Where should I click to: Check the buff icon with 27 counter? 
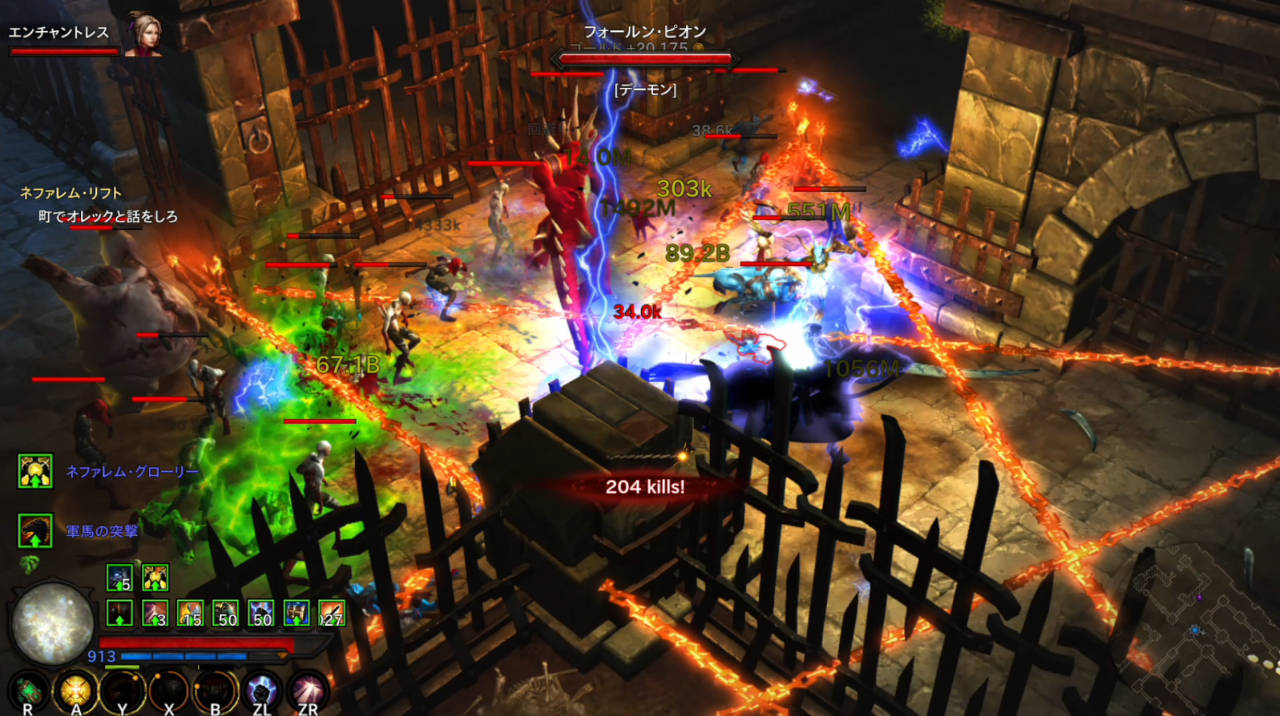click(331, 613)
